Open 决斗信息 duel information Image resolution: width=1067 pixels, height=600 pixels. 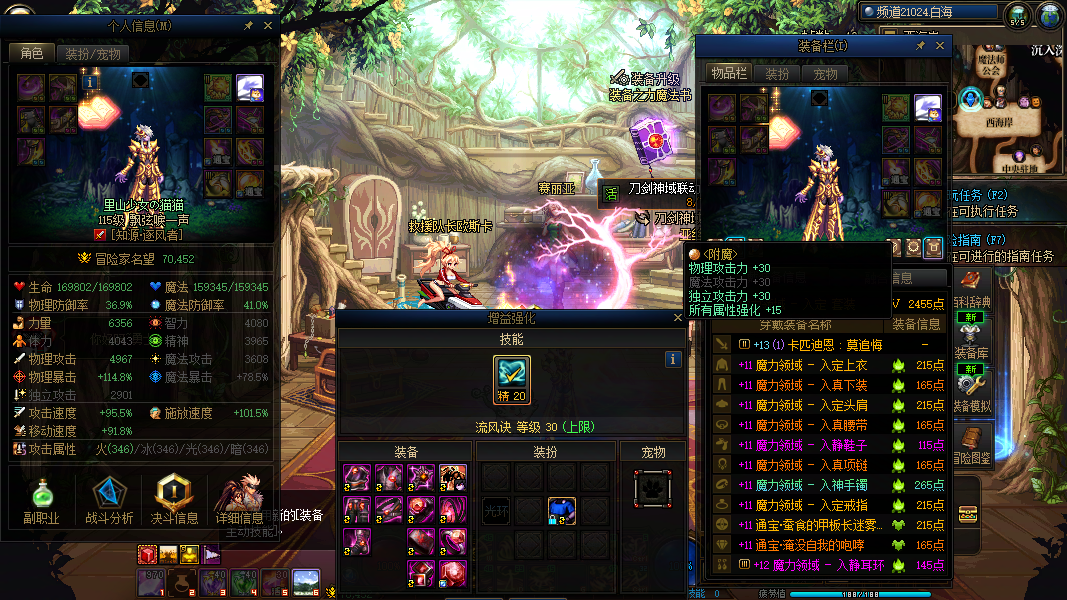173,498
